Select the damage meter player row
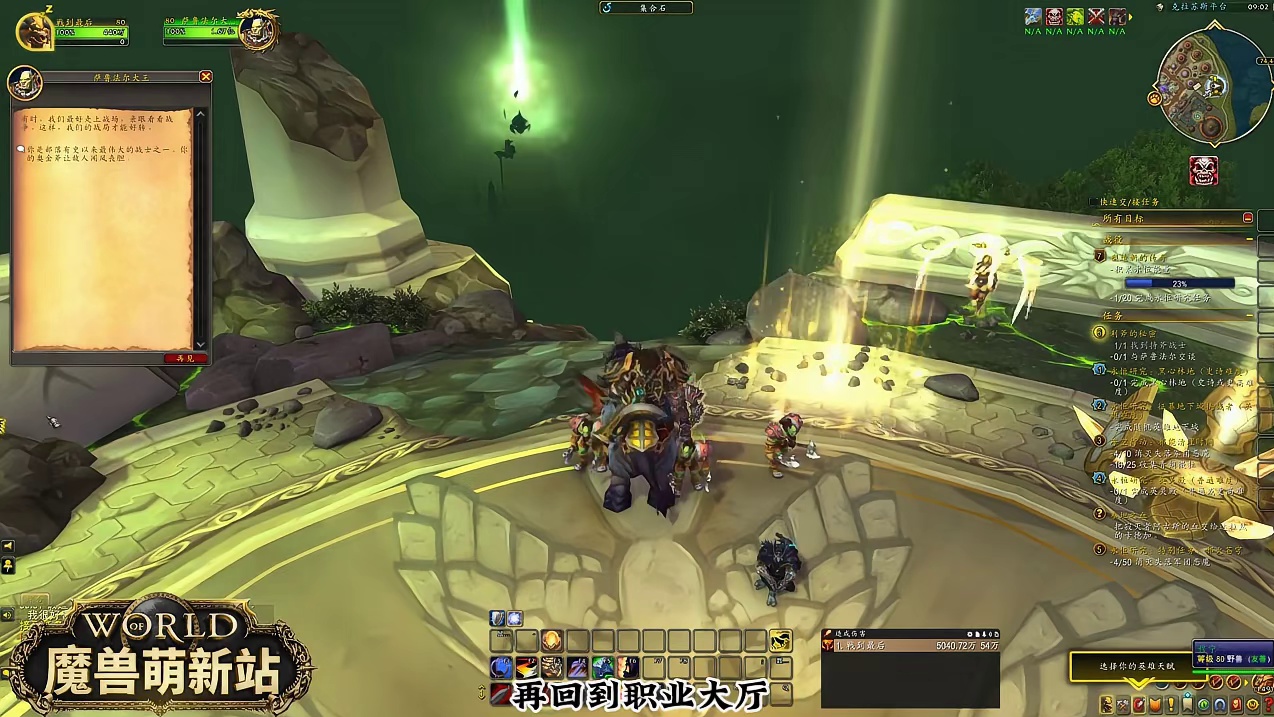The width and height of the screenshot is (1274, 717). [x=908, y=646]
